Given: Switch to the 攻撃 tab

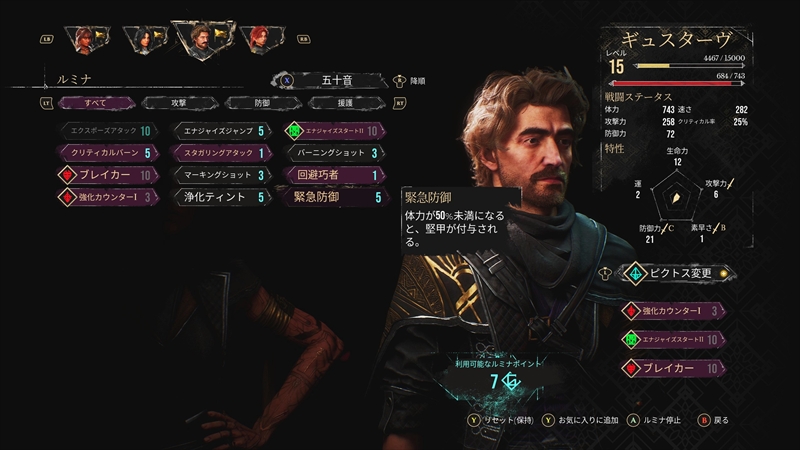Looking at the screenshot, I should pos(177,102).
